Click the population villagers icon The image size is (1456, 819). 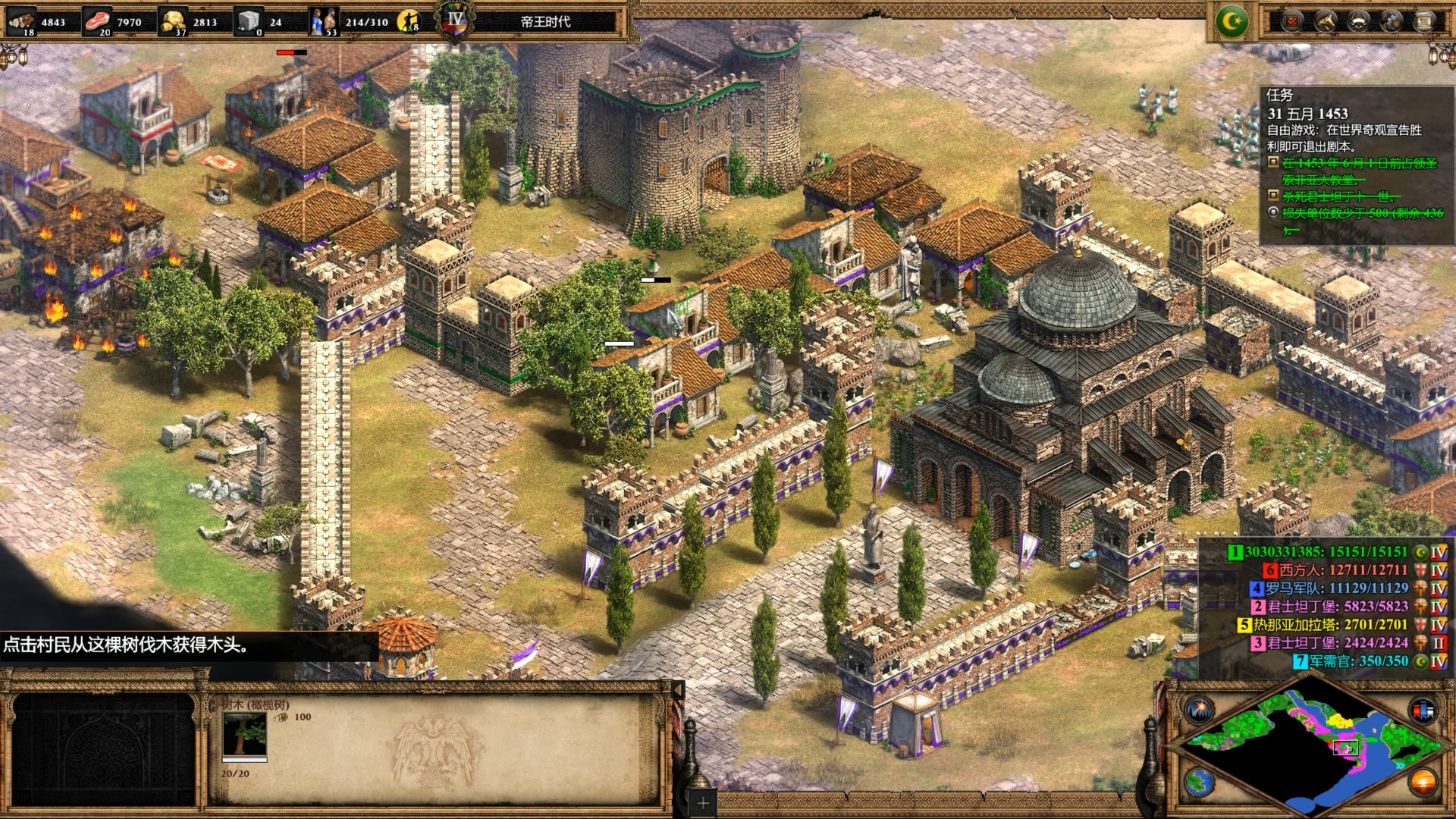point(323,20)
